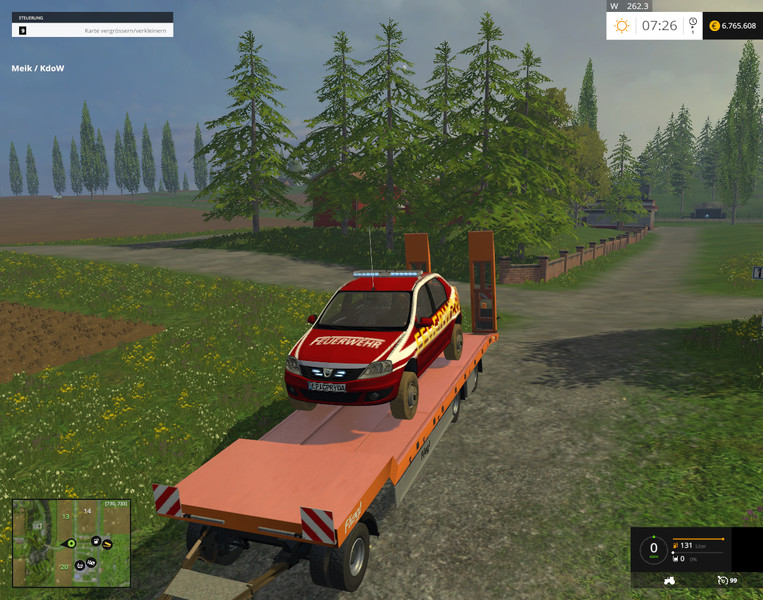Select the tractor icon under the speedometer
This screenshot has height=600, width=763.
(669, 580)
